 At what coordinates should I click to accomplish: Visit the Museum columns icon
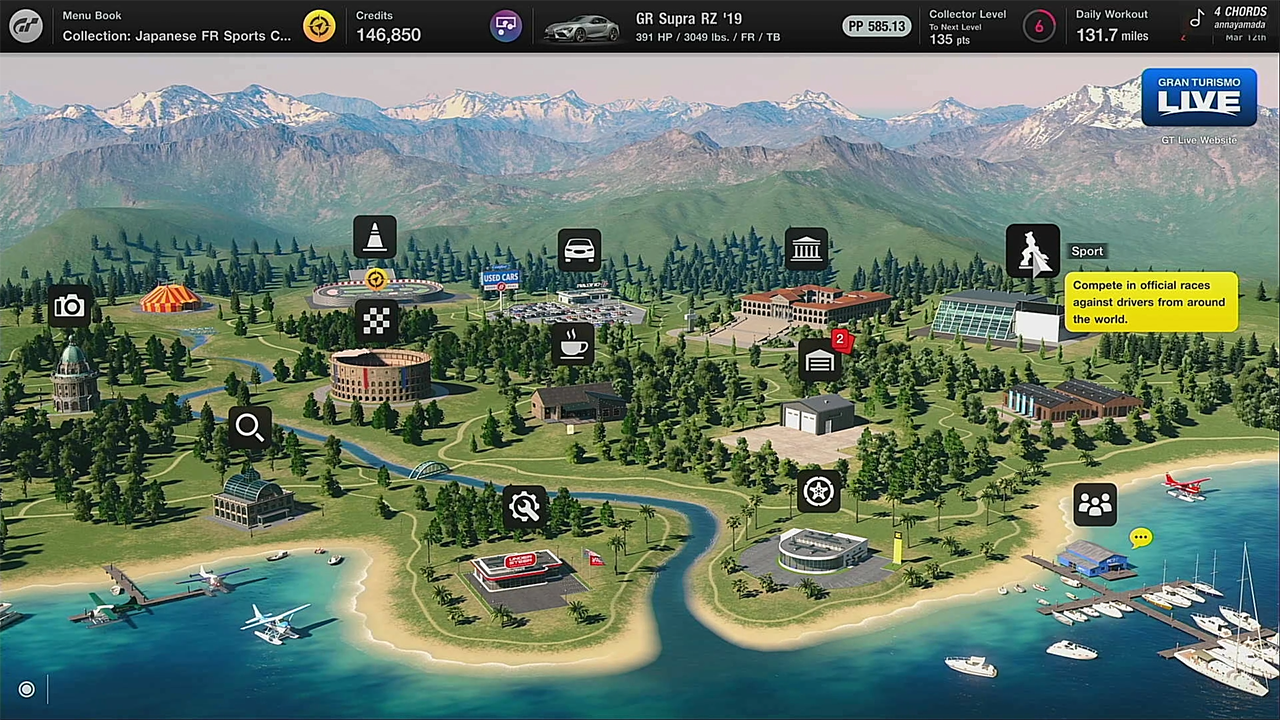point(806,249)
